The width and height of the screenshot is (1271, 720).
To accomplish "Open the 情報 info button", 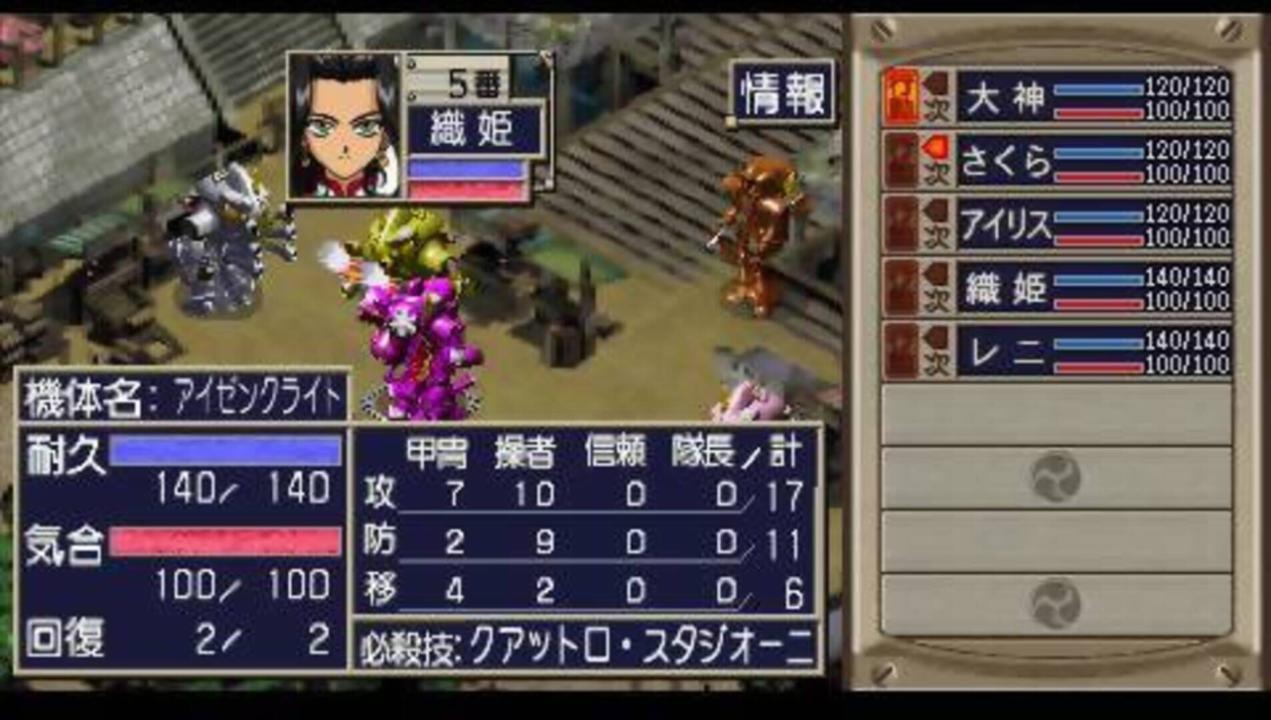I will tap(783, 93).
